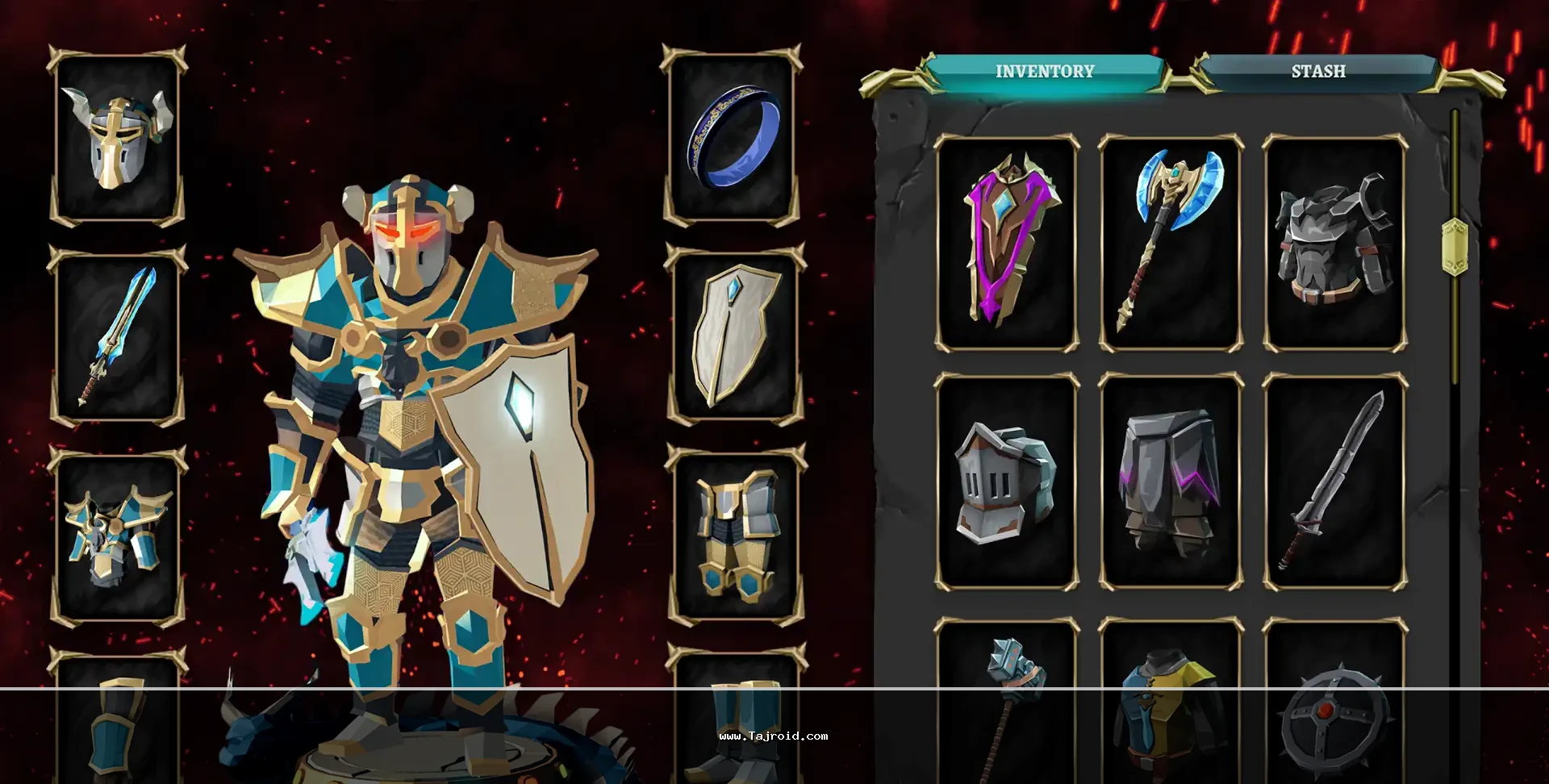Choose the equipped teal chest armor slot
The image size is (1549, 784).
click(118, 536)
